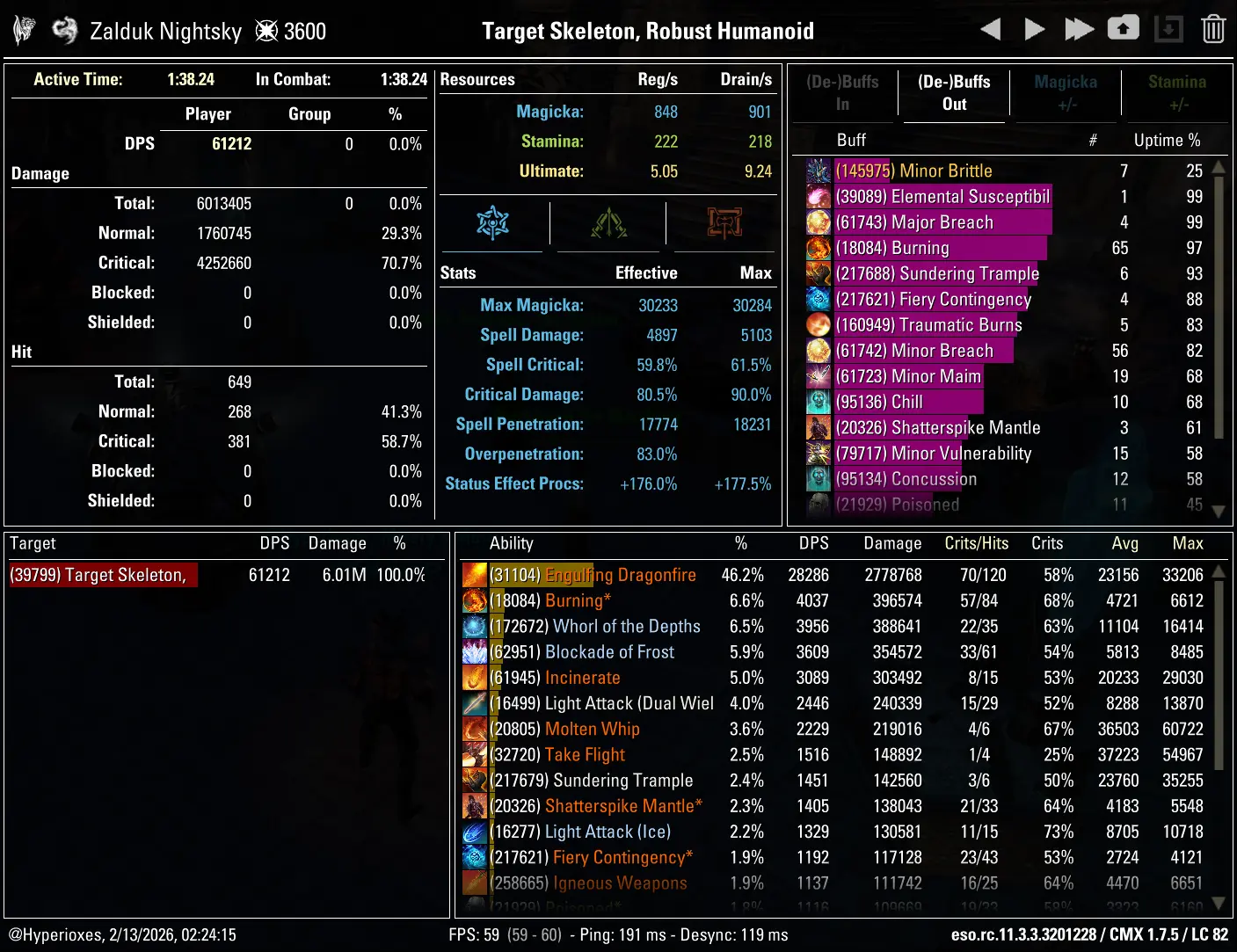The width and height of the screenshot is (1237, 952).
Task: Delete the fight log with trash icon
Action: pyautogui.click(x=1213, y=30)
